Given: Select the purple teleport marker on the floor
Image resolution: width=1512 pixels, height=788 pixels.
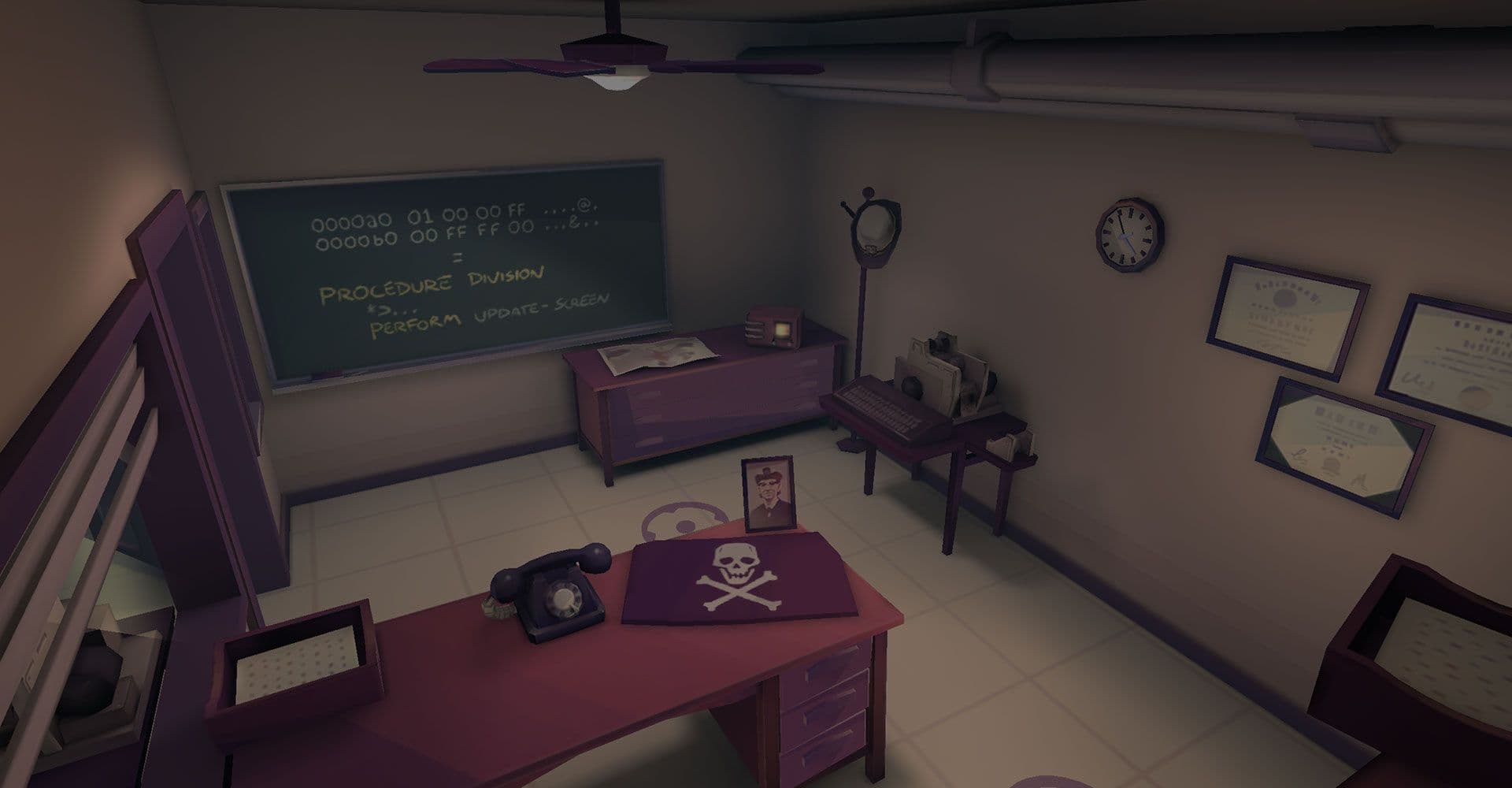Looking at the screenshot, I should click(682, 521).
